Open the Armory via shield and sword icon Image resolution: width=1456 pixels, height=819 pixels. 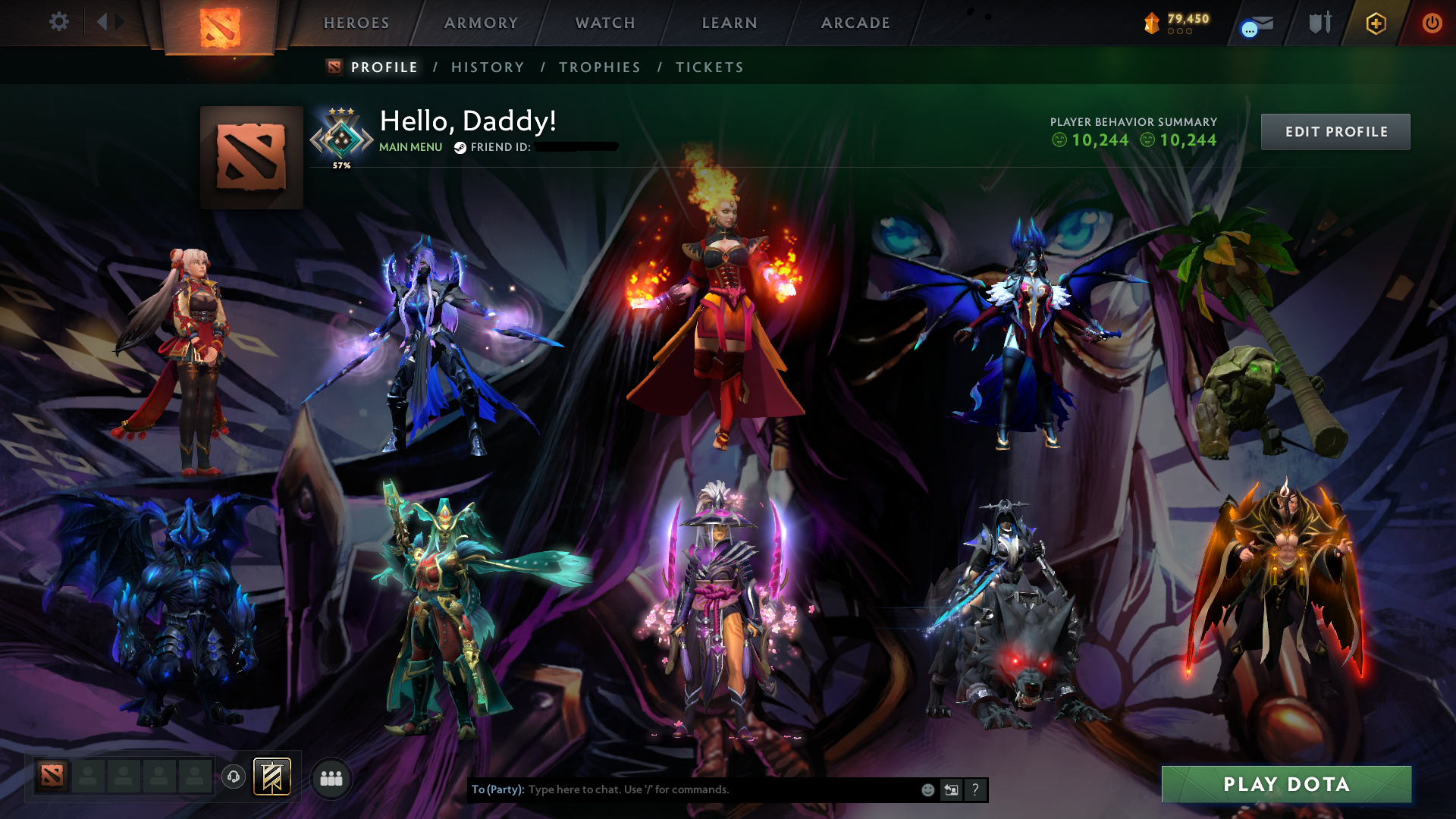tap(1319, 22)
